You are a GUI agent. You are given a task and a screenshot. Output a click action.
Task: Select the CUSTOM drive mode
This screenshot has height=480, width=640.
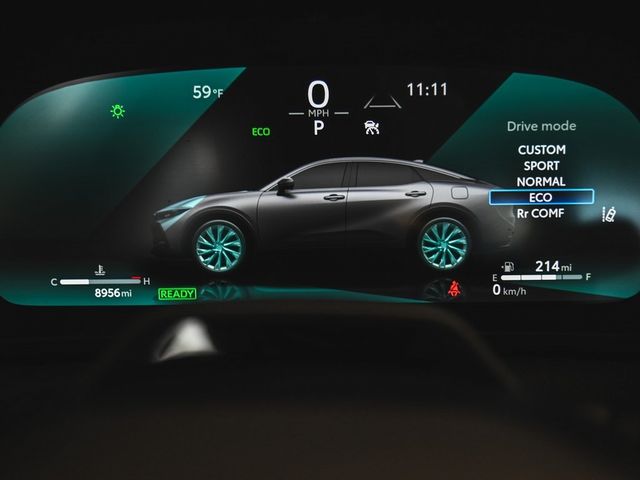[x=541, y=149]
